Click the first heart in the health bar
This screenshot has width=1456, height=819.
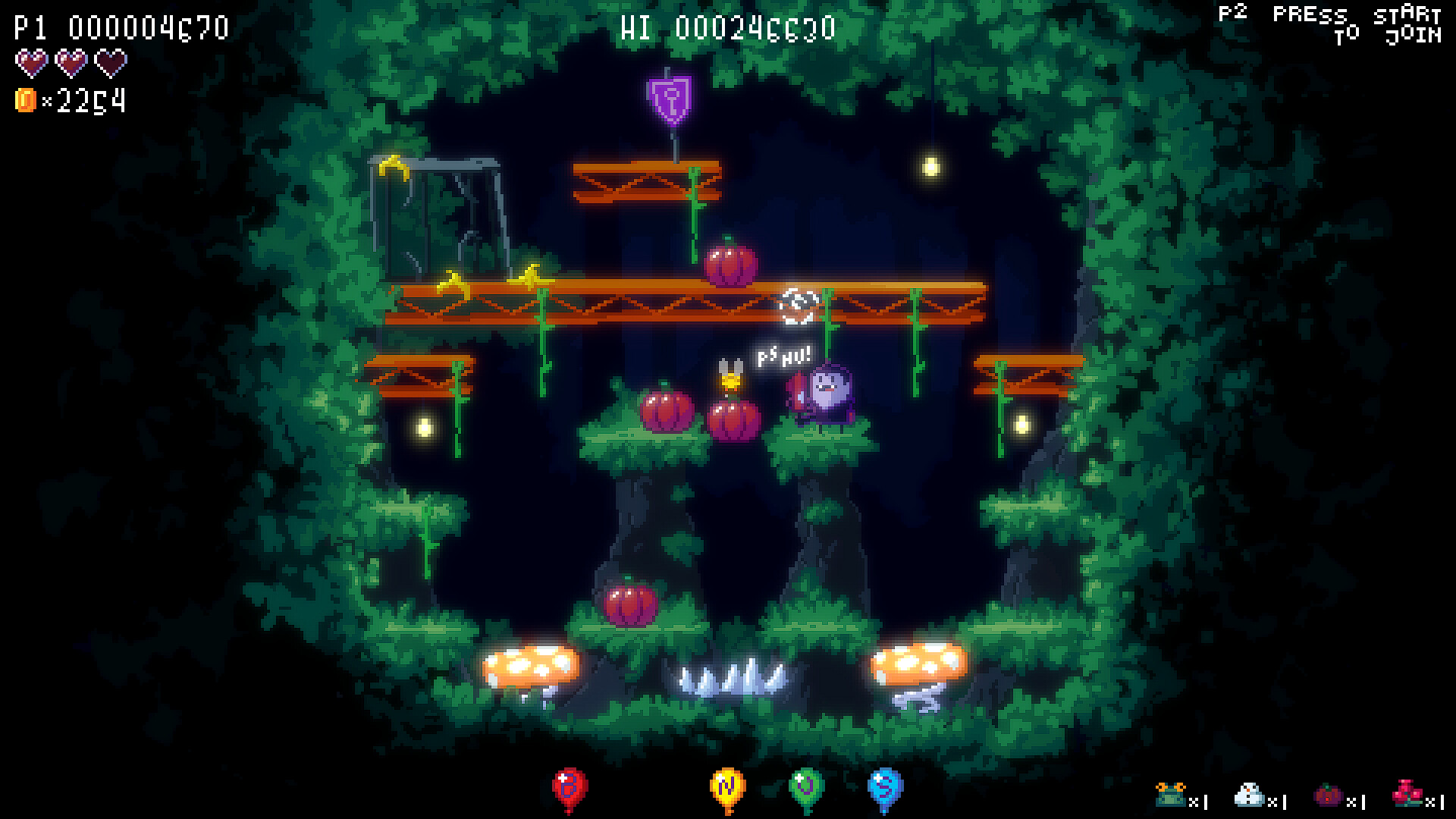(x=30, y=64)
